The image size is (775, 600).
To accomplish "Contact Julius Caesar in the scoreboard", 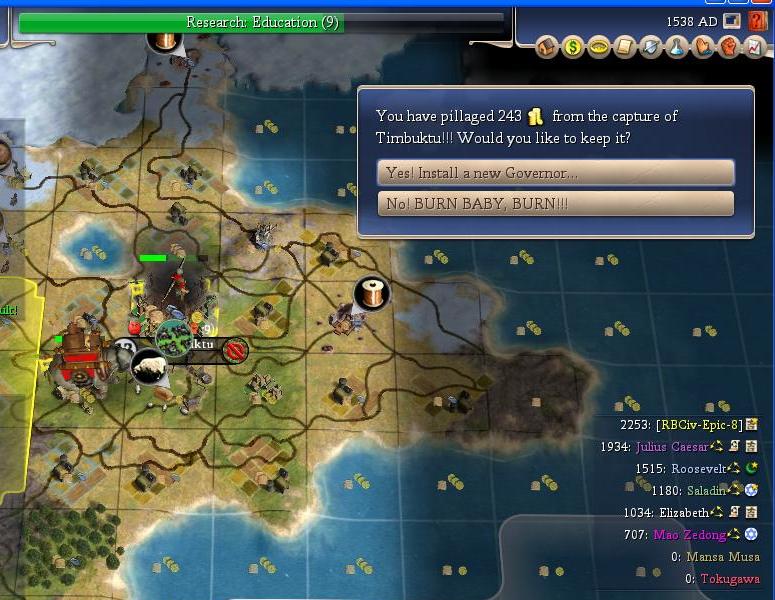I will coord(671,446).
